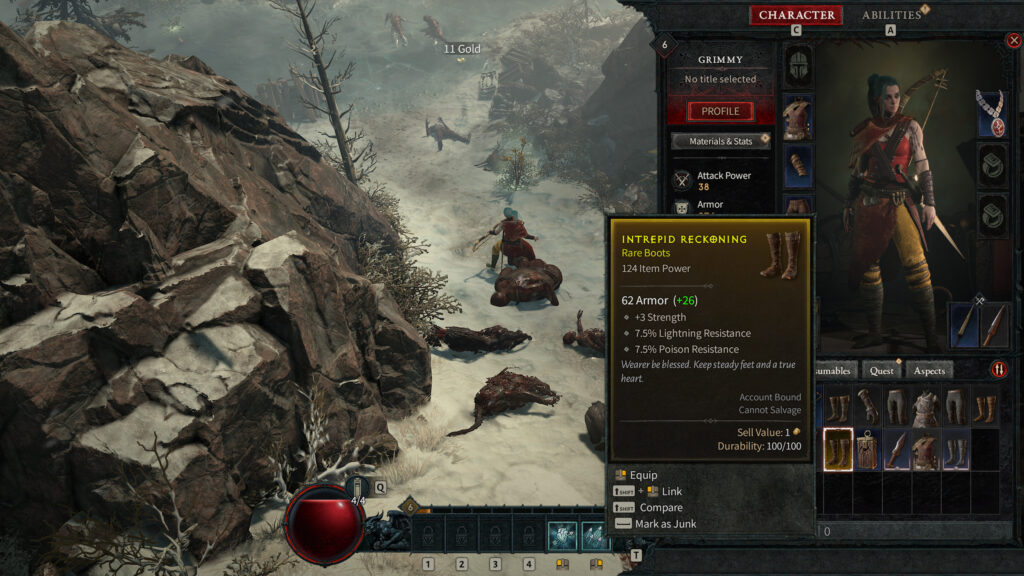Show the Consumables inventory tab
The height and width of the screenshot is (576, 1024).
coord(838,371)
